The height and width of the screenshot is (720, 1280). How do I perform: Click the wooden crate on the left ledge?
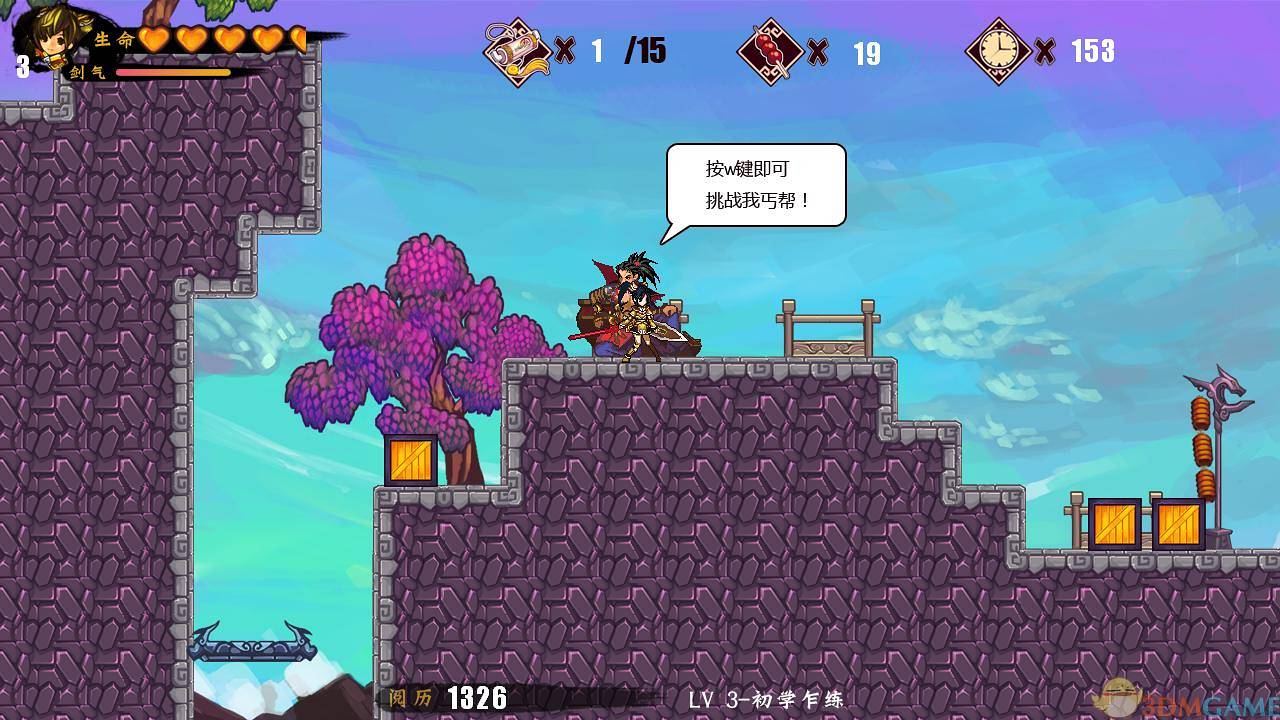pos(410,460)
